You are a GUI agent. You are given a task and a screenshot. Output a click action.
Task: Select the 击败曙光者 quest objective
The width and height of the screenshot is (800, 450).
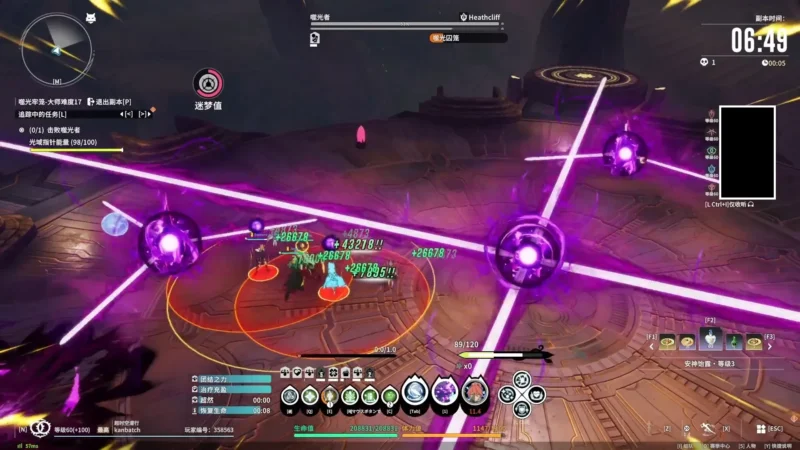(x=60, y=131)
